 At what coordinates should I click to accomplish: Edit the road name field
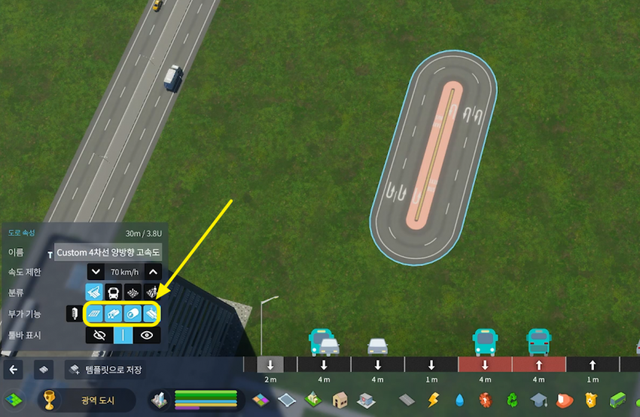pos(108,252)
